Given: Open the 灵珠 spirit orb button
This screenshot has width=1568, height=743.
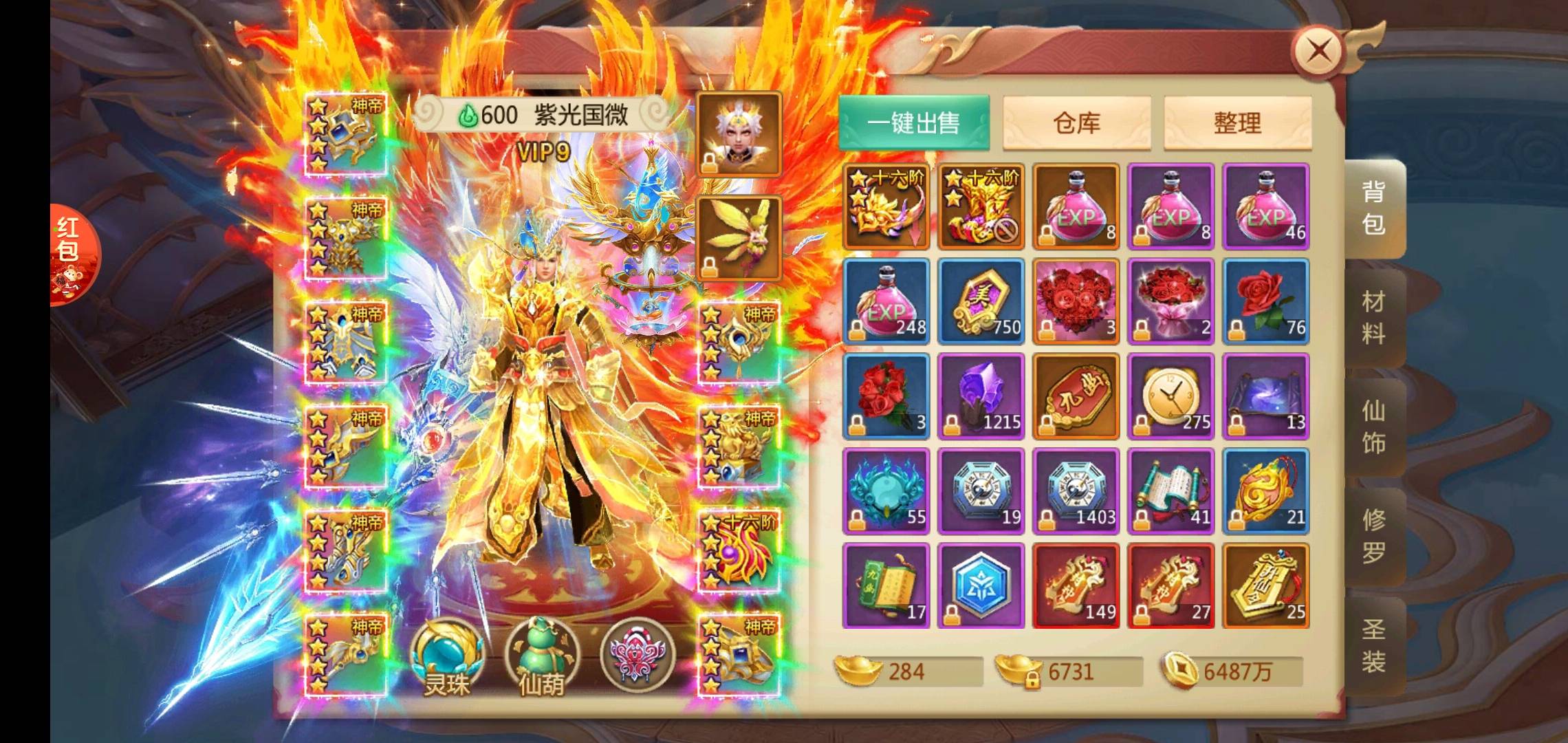Looking at the screenshot, I should coord(447,657).
